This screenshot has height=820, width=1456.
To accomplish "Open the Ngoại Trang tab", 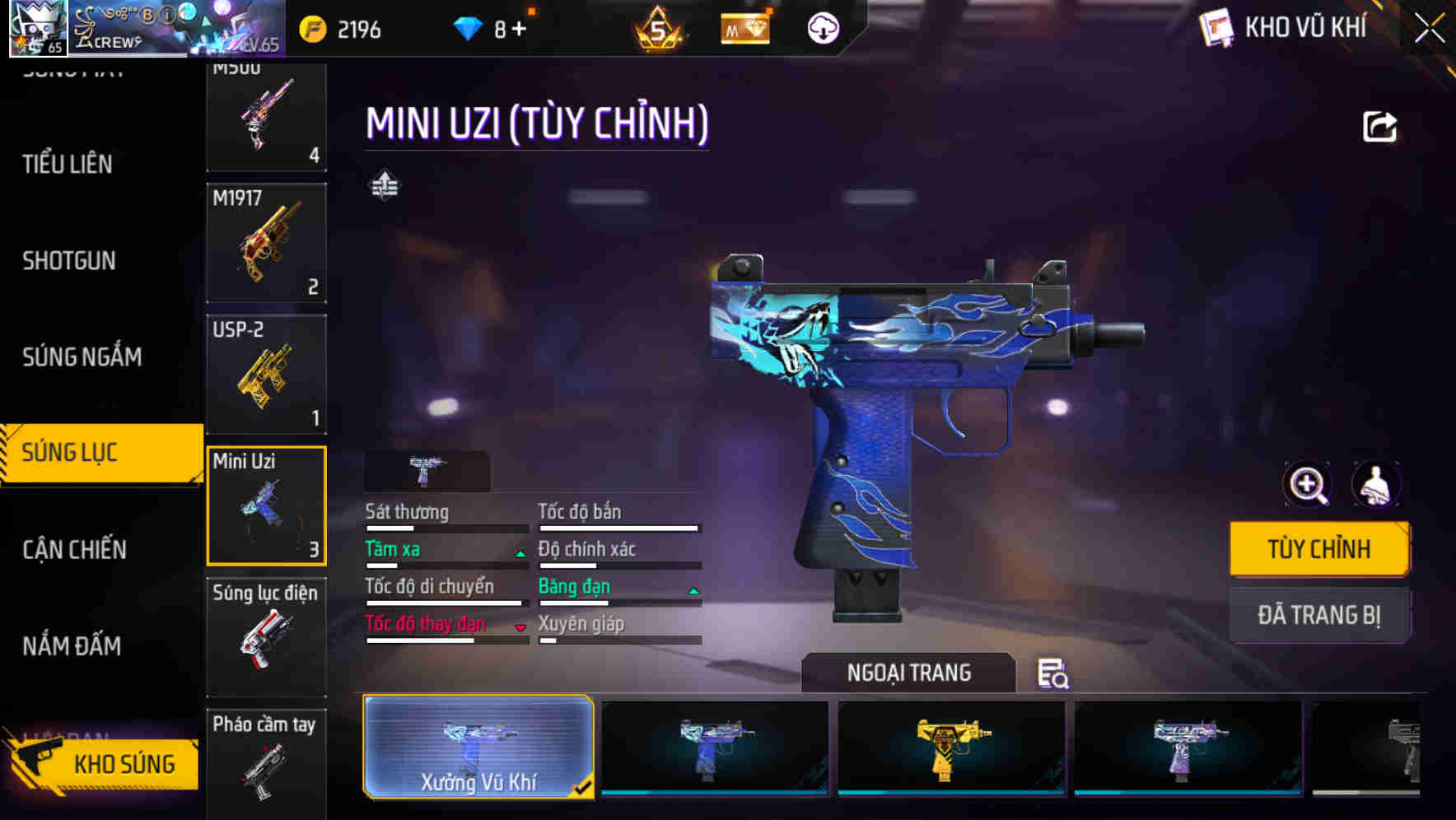I will tap(908, 673).
